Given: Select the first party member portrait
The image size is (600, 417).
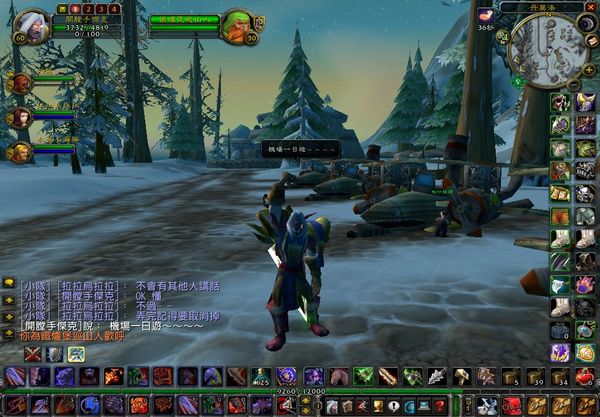Looking at the screenshot, I should pyautogui.click(x=21, y=84).
